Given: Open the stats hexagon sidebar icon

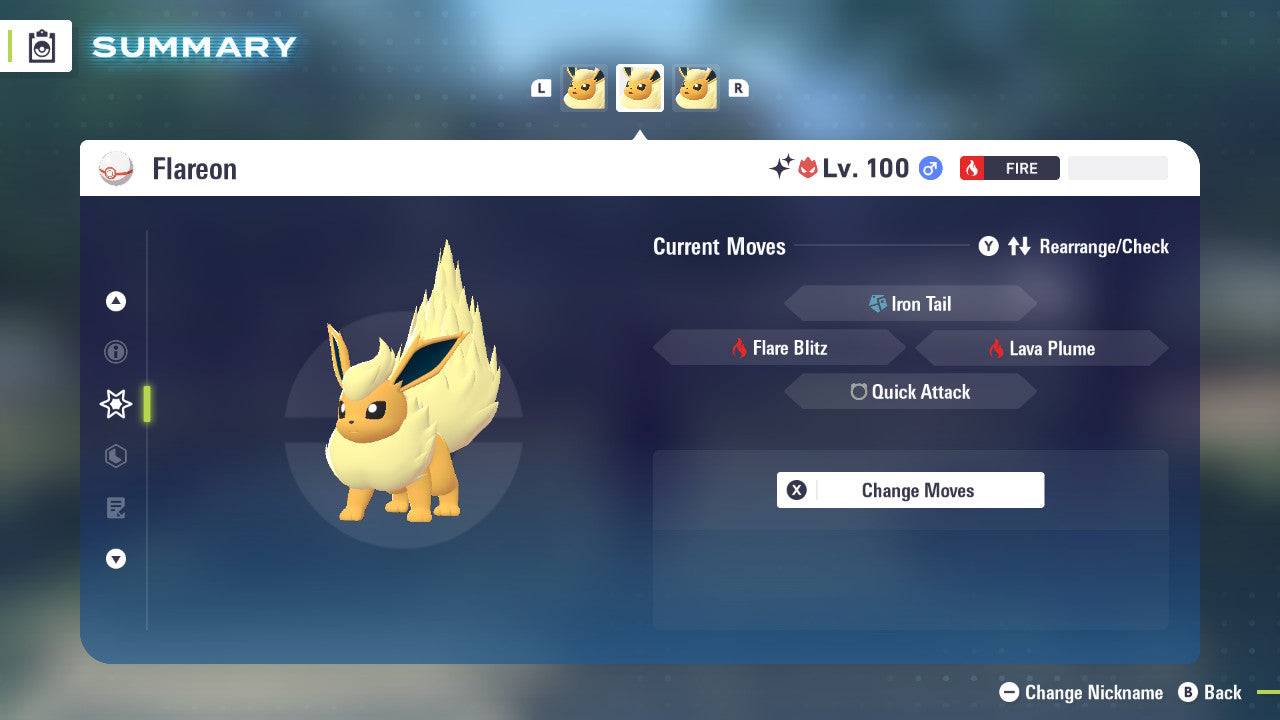Looking at the screenshot, I should [x=115, y=456].
